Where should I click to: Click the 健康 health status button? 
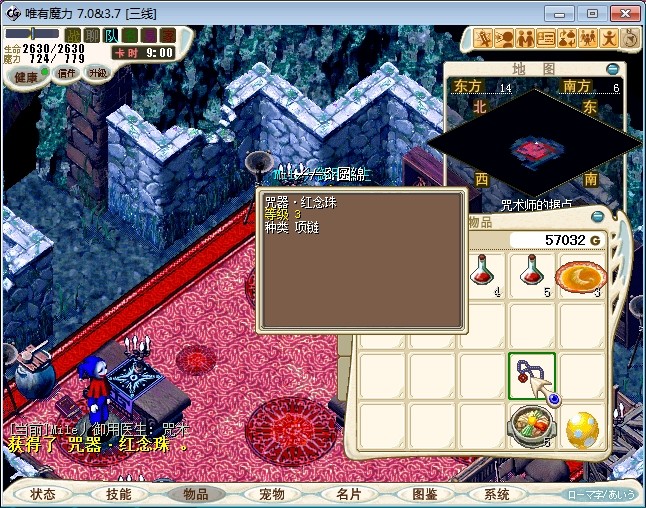[25, 77]
